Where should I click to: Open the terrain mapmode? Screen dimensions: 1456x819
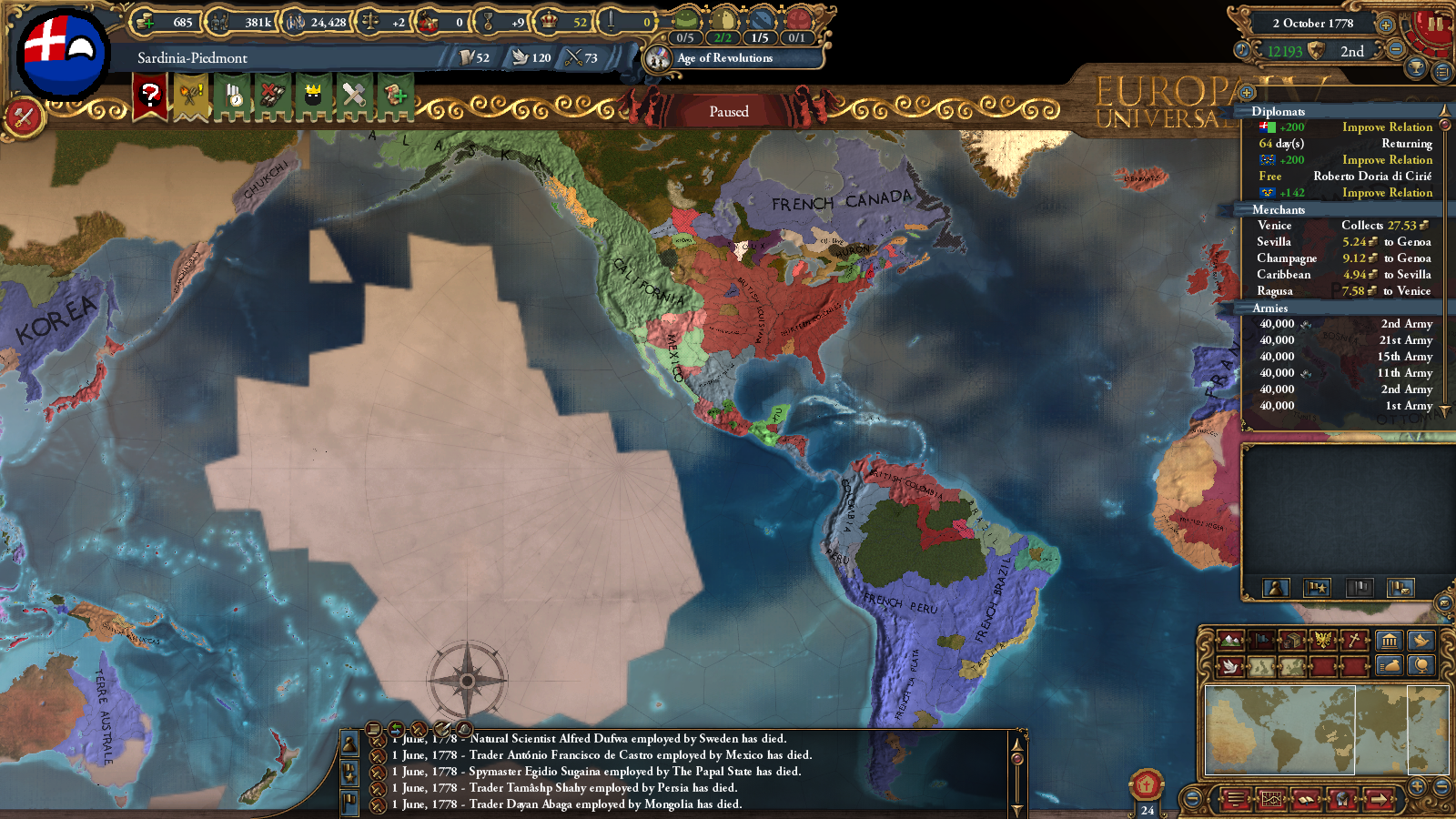tap(1229, 641)
